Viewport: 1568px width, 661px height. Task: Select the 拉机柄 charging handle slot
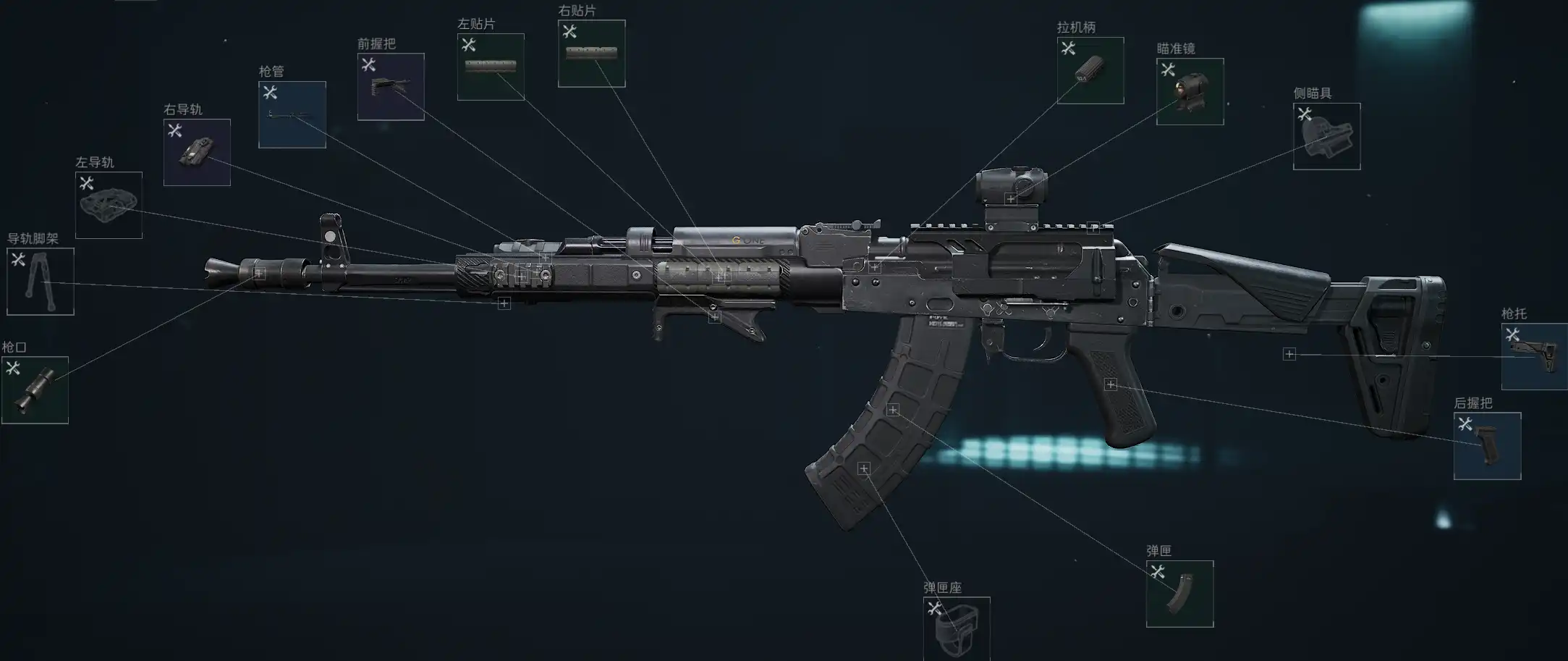click(1090, 70)
